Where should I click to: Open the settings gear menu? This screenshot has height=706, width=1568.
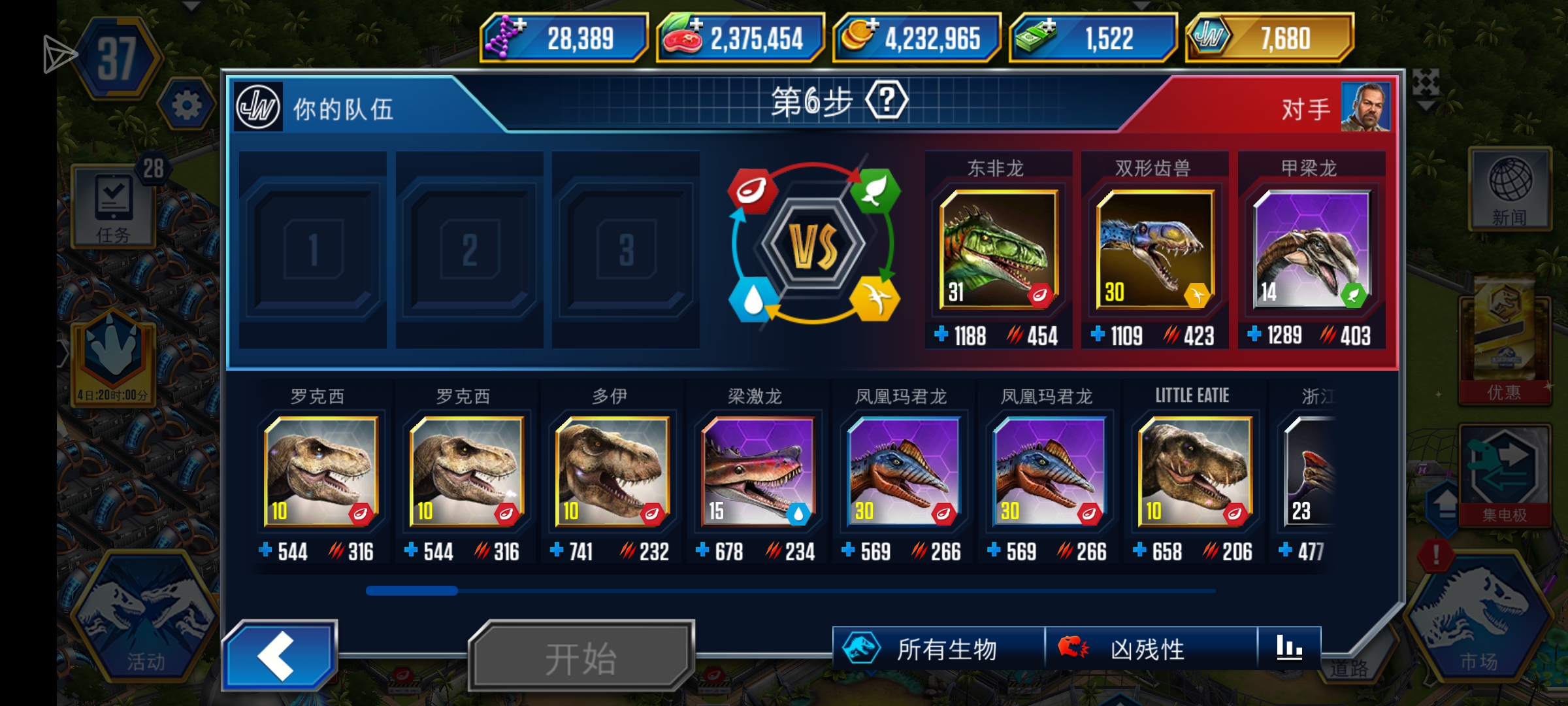[185, 103]
